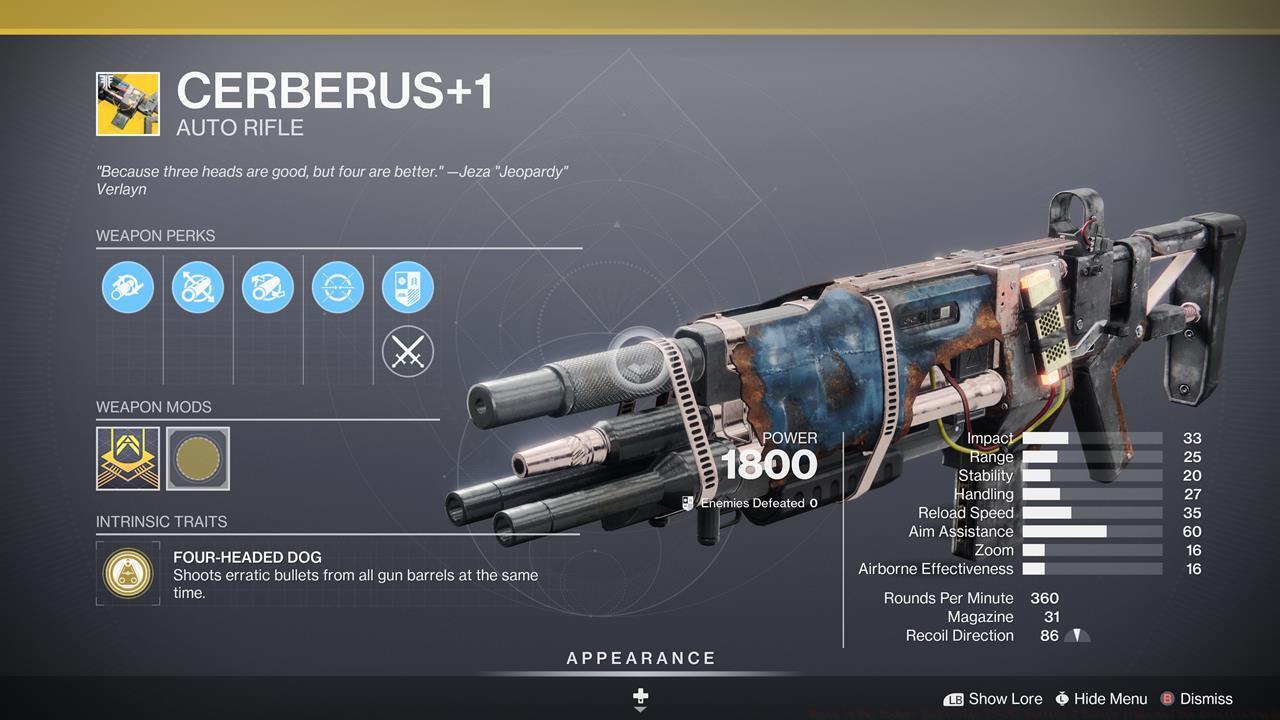
Task: Select the circular crosshair perk icon
Action: [338, 287]
